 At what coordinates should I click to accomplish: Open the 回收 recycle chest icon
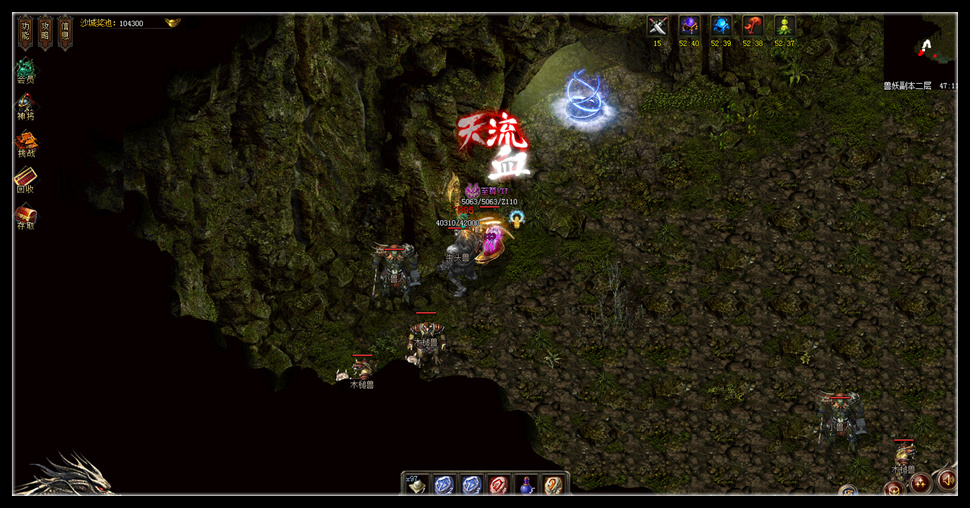(25, 178)
